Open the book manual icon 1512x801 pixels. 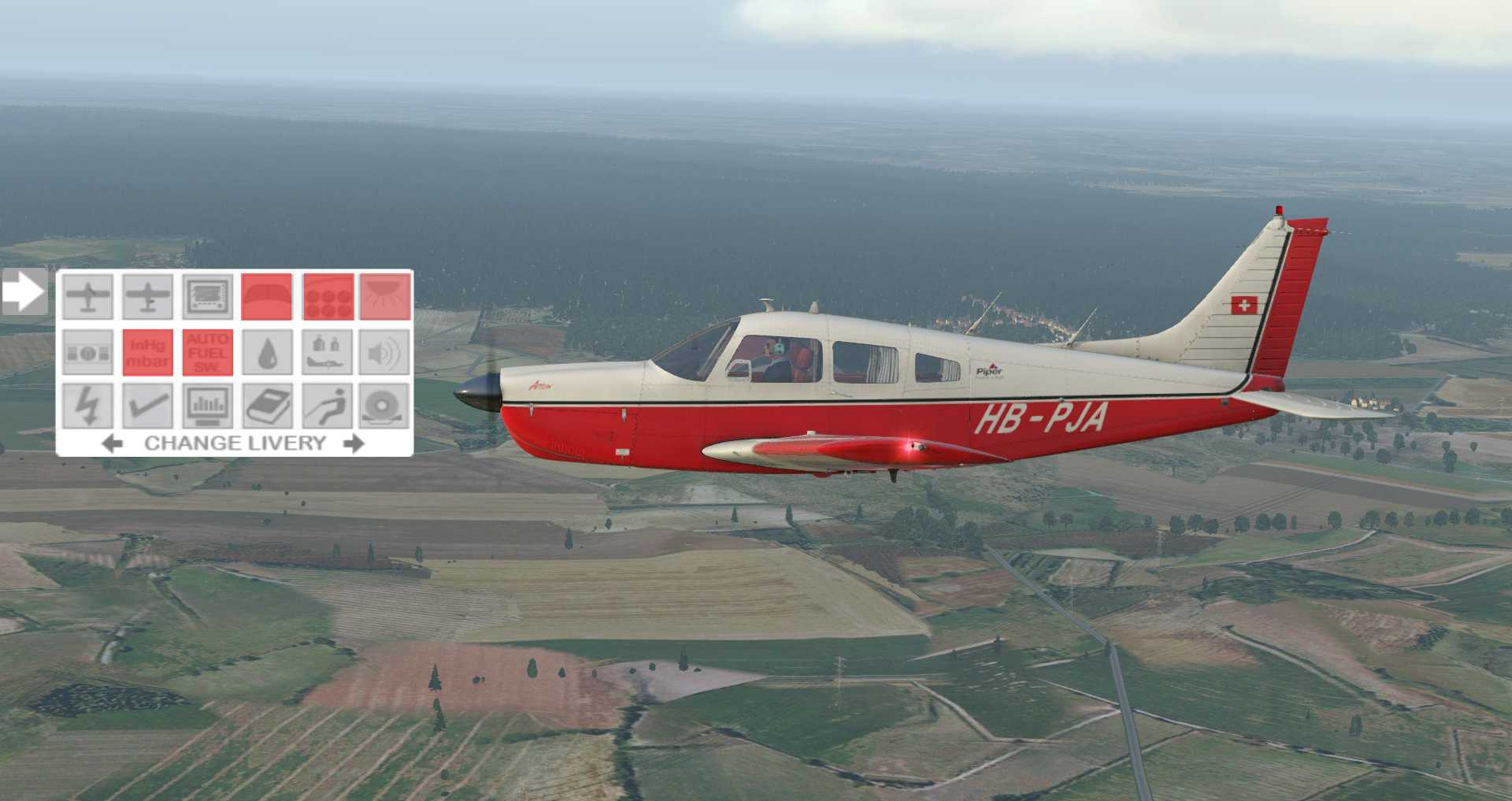267,406
